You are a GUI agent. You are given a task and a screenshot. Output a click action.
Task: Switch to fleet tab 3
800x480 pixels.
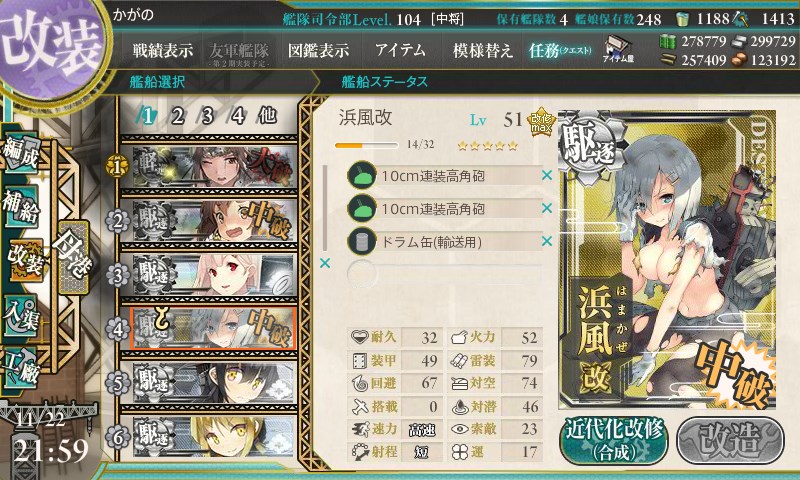tap(207, 115)
